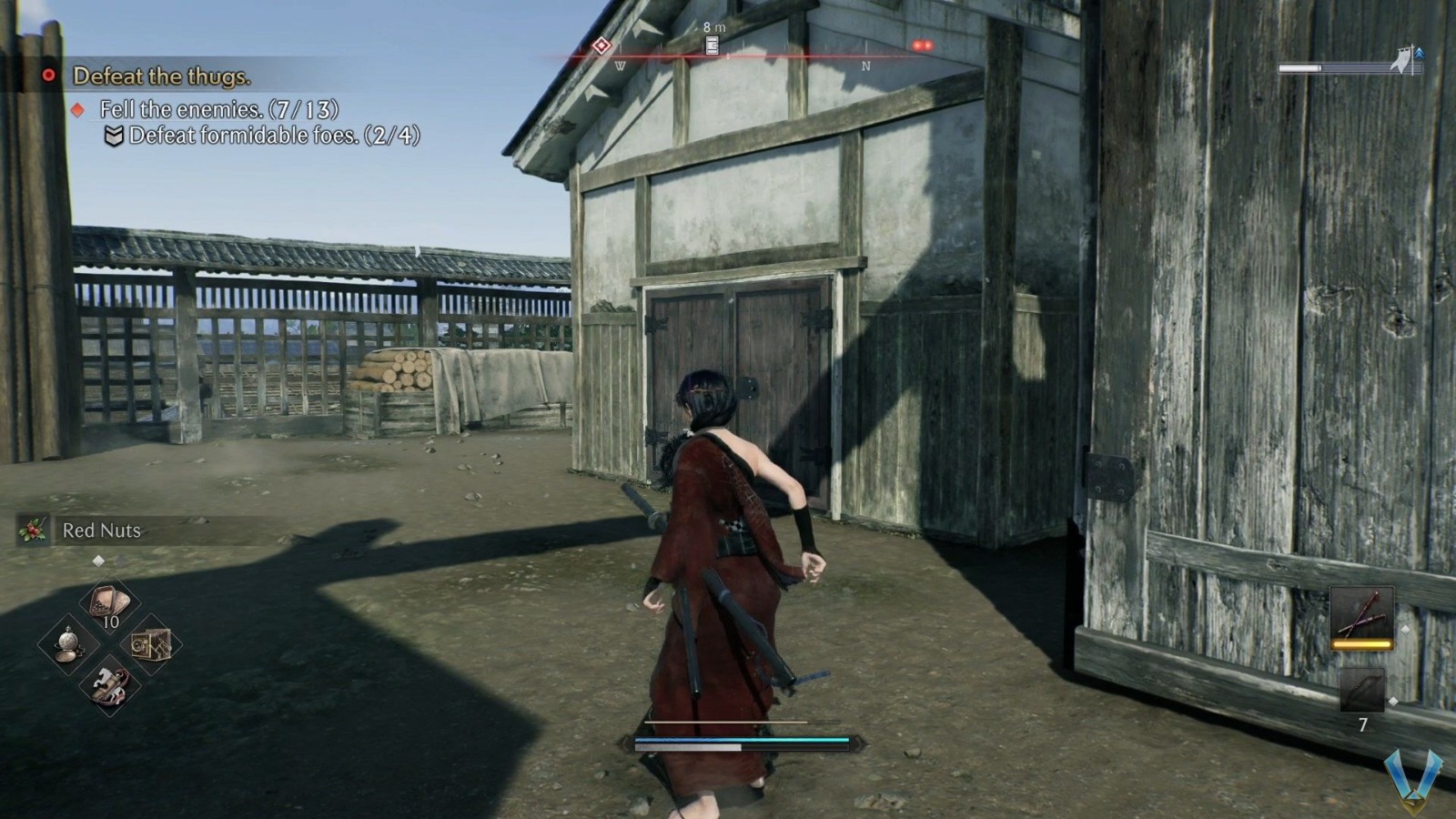Toggle the white diamond above the item wheel
Viewport: 1456px width, 819px height.
click(98, 560)
